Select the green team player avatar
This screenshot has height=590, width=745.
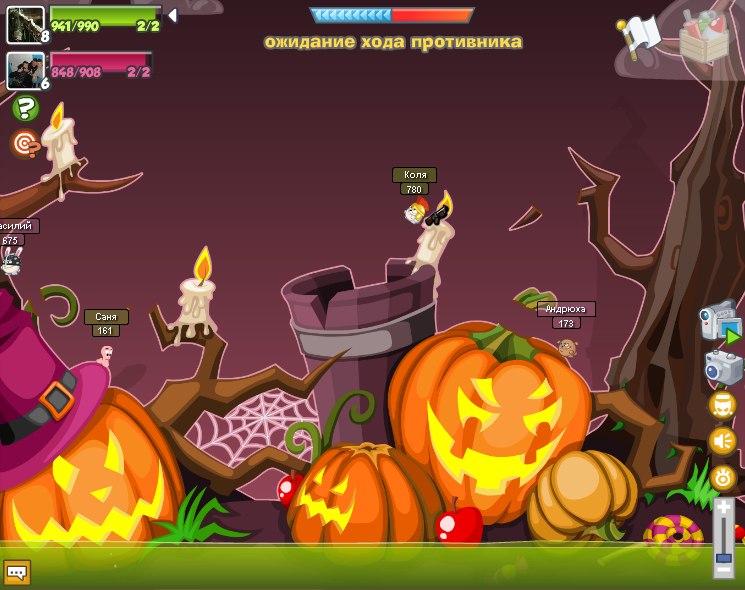(25, 24)
